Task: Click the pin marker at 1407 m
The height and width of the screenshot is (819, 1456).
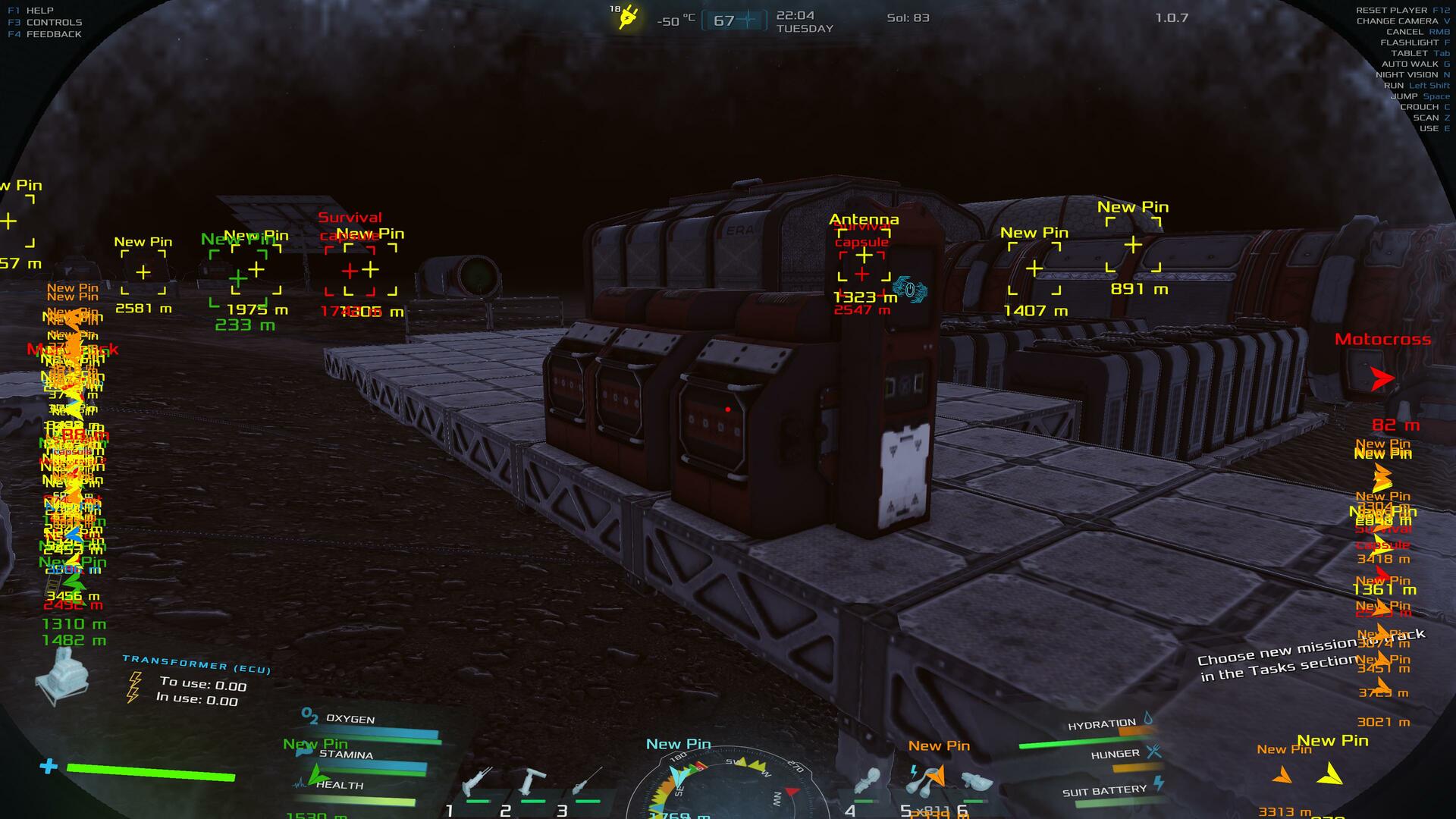Action: pyautogui.click(x=1034, y=268)
